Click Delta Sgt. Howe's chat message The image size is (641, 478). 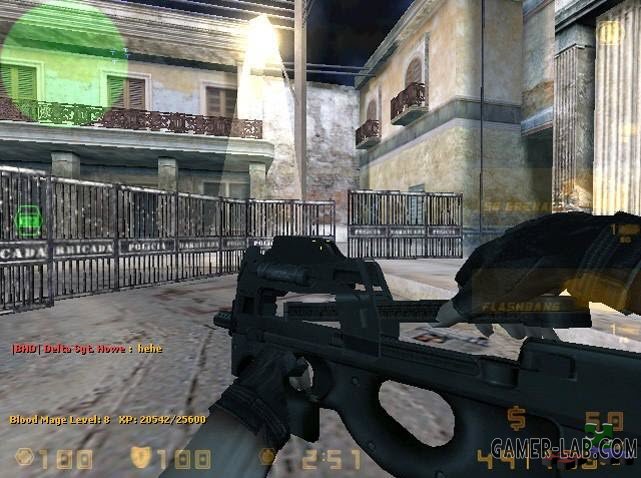pyautogui.click(x=86, y=348)
